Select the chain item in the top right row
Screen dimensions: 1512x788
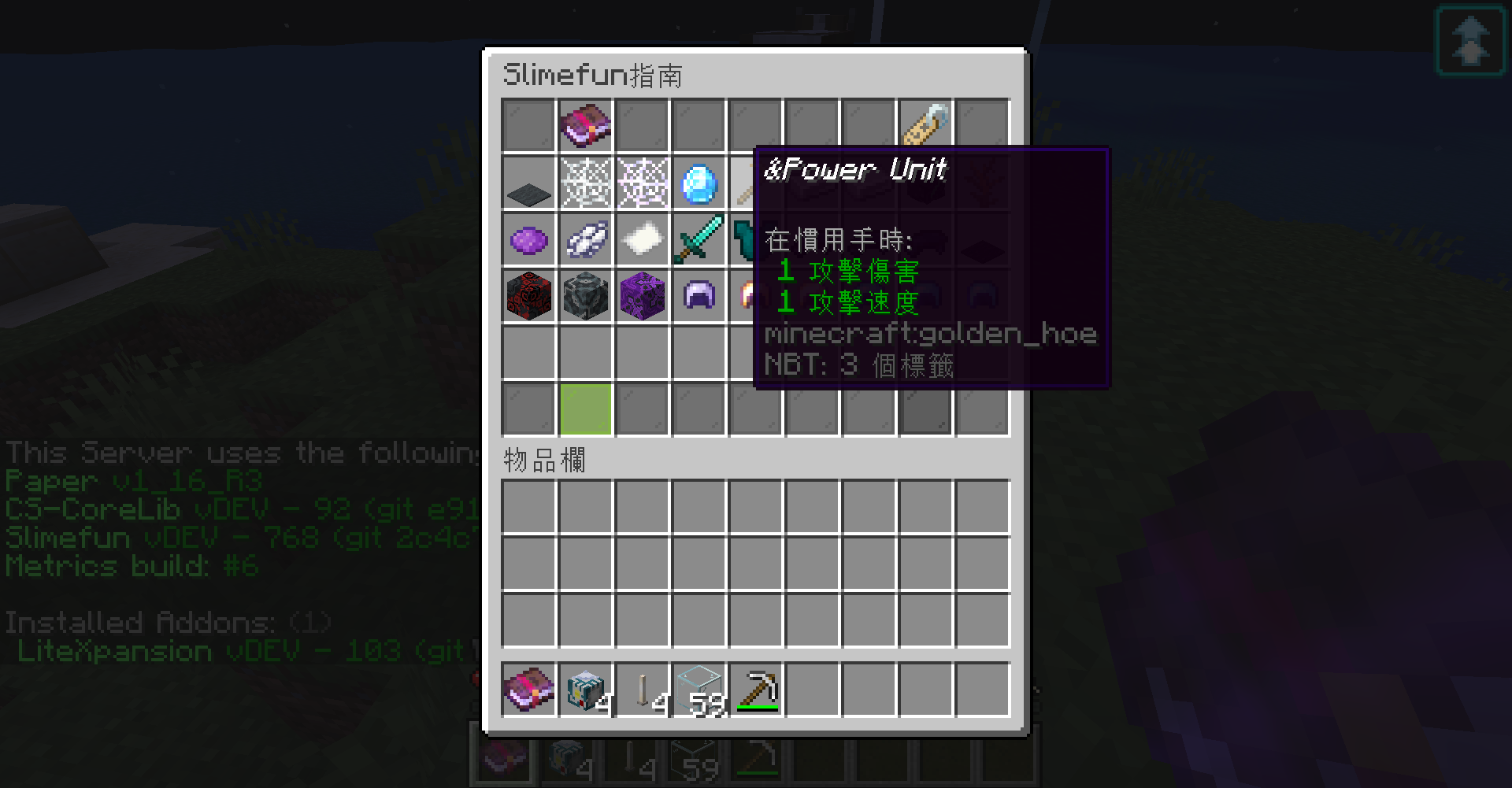925,124
